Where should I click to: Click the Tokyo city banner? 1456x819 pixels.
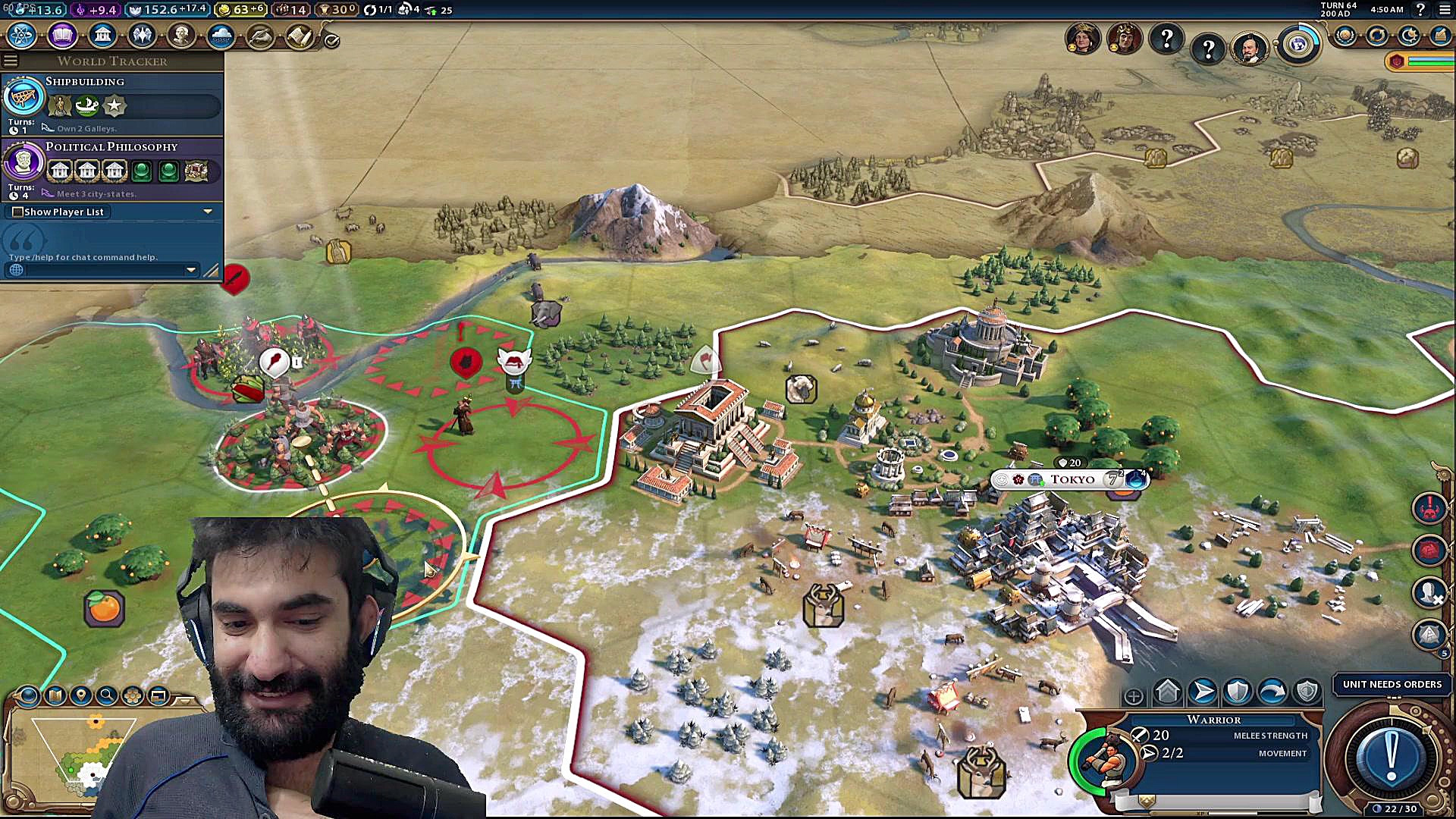pyautogui.click(x=1071, y=479)
